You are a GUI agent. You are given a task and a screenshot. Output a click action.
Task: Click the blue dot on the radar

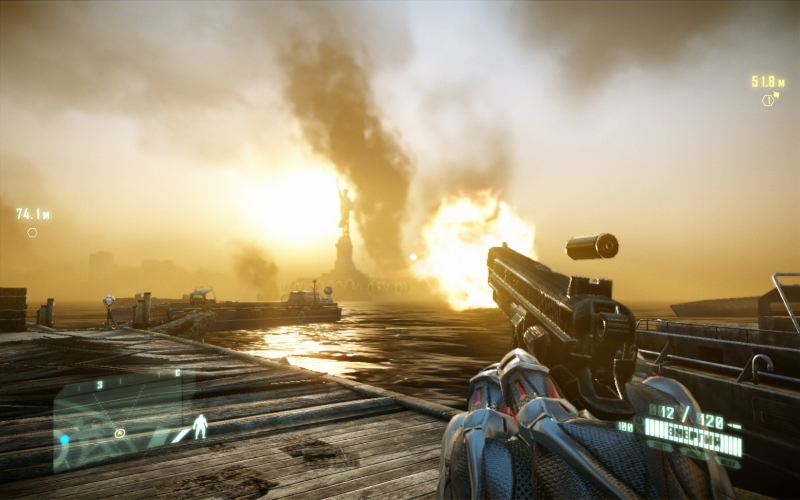coord(64,439)
